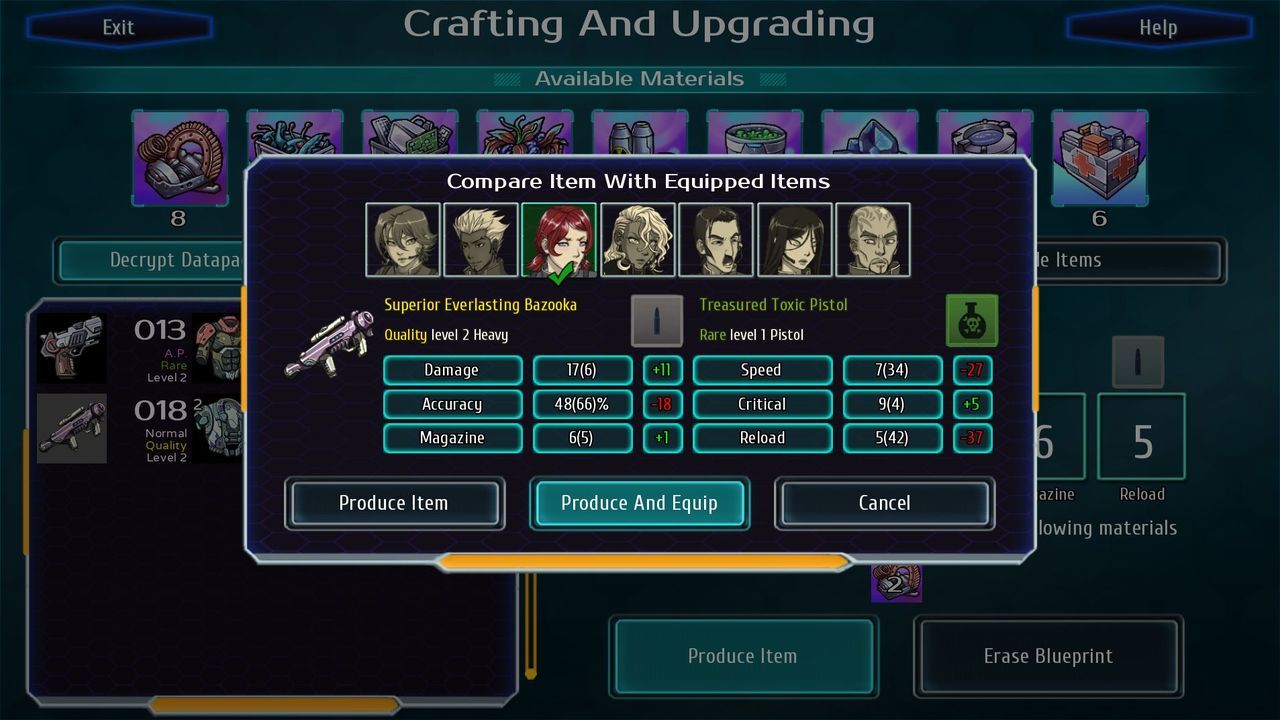The height and width of the screenshot is (720, 1280).
Task: Click the Treasured Toxic Pistol bullet icon
Action: pyautogui.click(x=657, y=318)
